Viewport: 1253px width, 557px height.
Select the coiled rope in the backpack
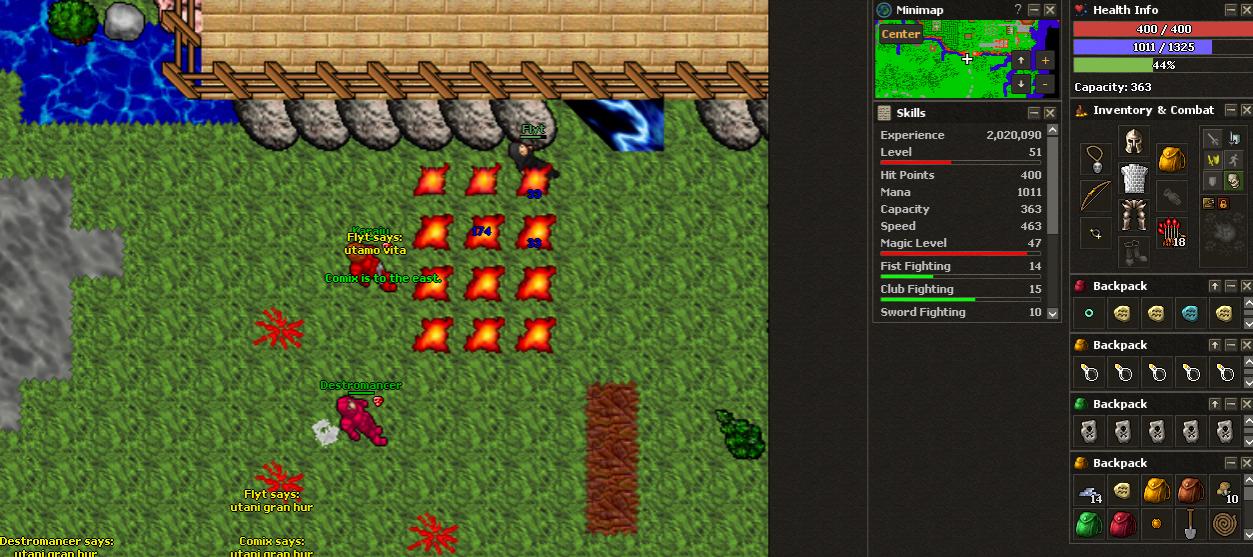1224,522
